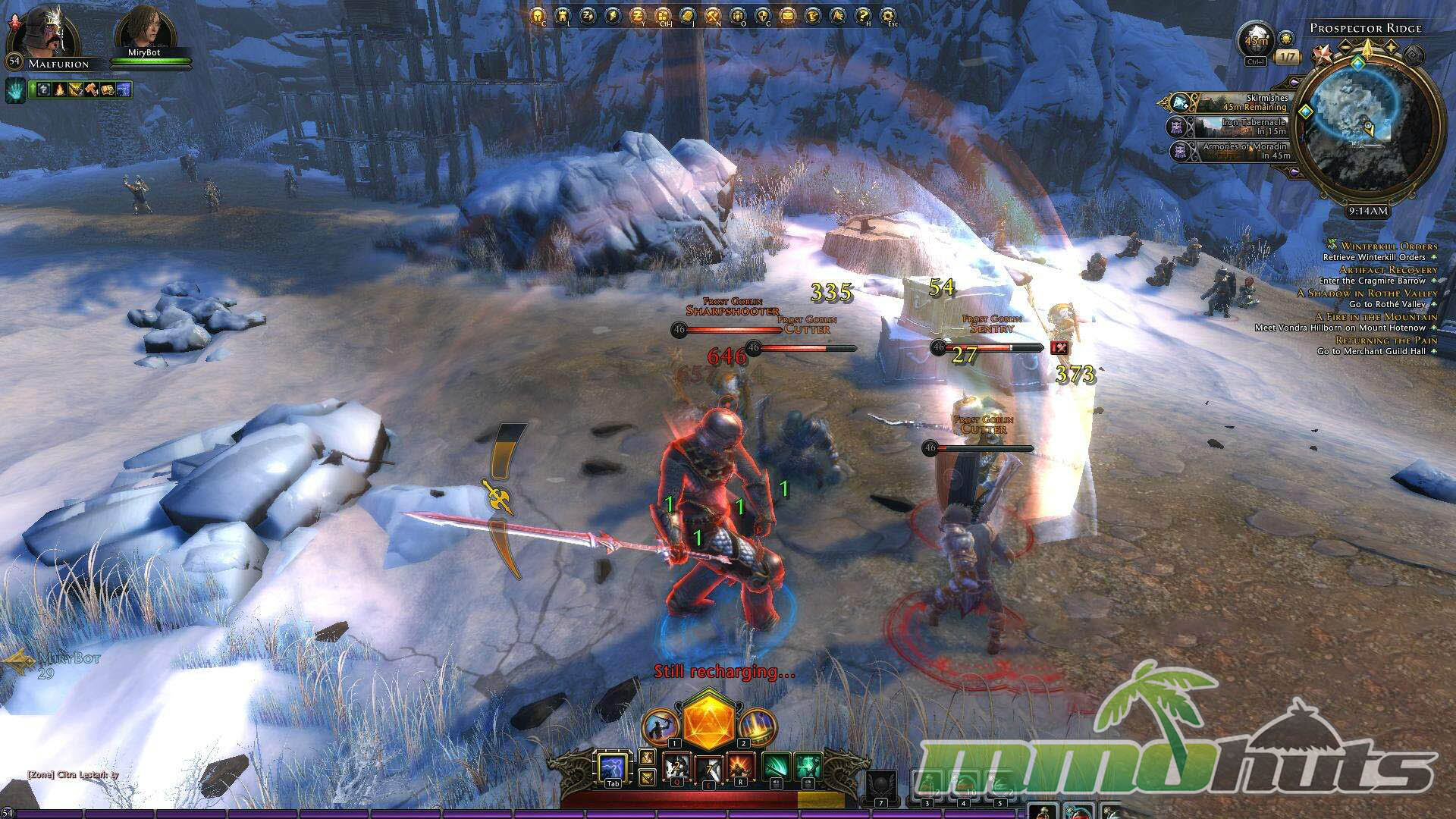Zoom out the minimap with minus button

pyautogui.click(x=1345, y=47)
